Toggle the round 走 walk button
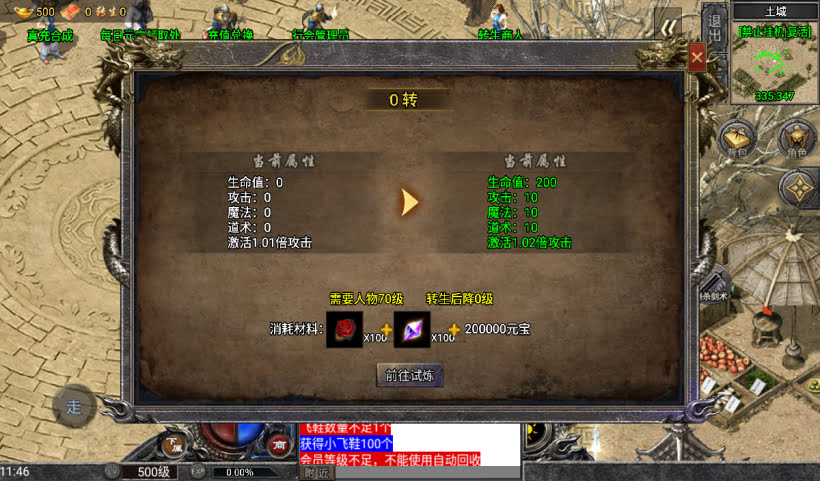This screenshot has width=820, height=481. click(74, 406)
